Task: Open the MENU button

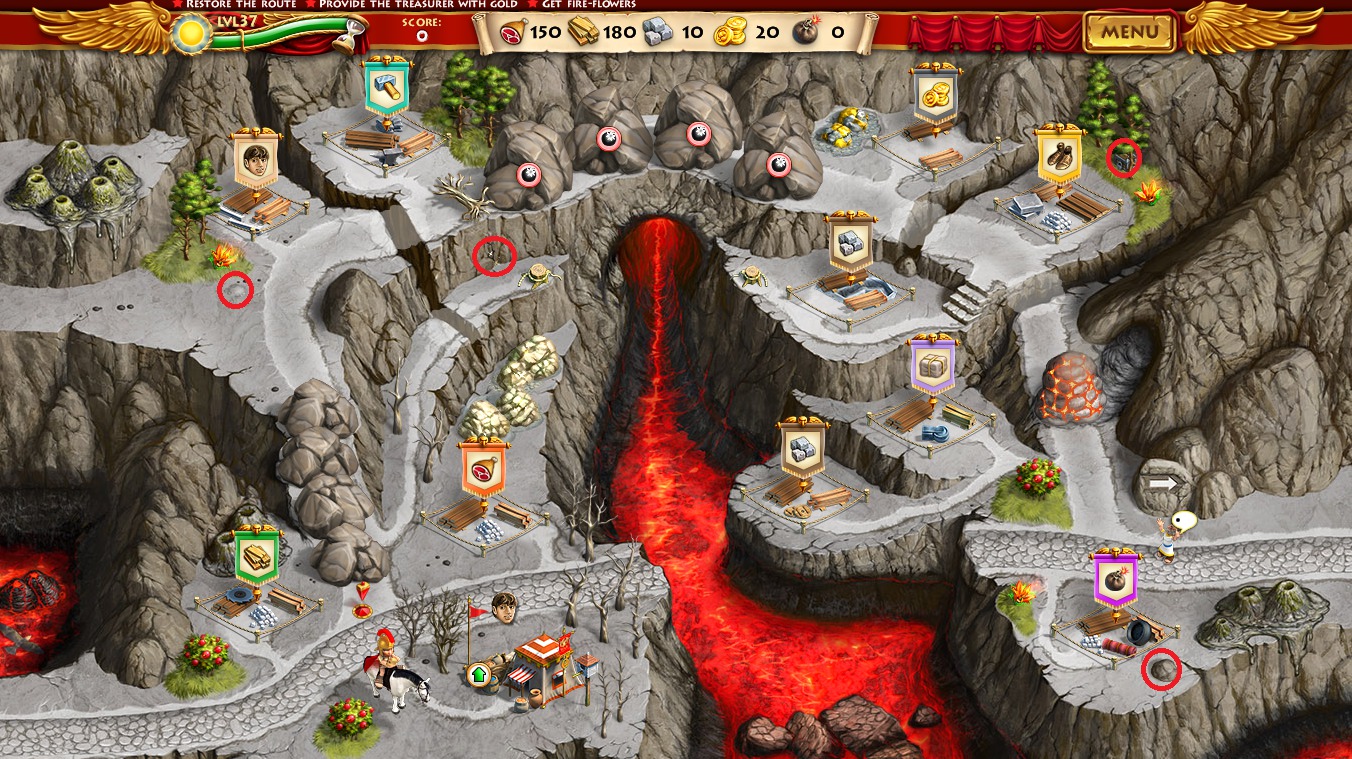Action: pos(1130,31)
